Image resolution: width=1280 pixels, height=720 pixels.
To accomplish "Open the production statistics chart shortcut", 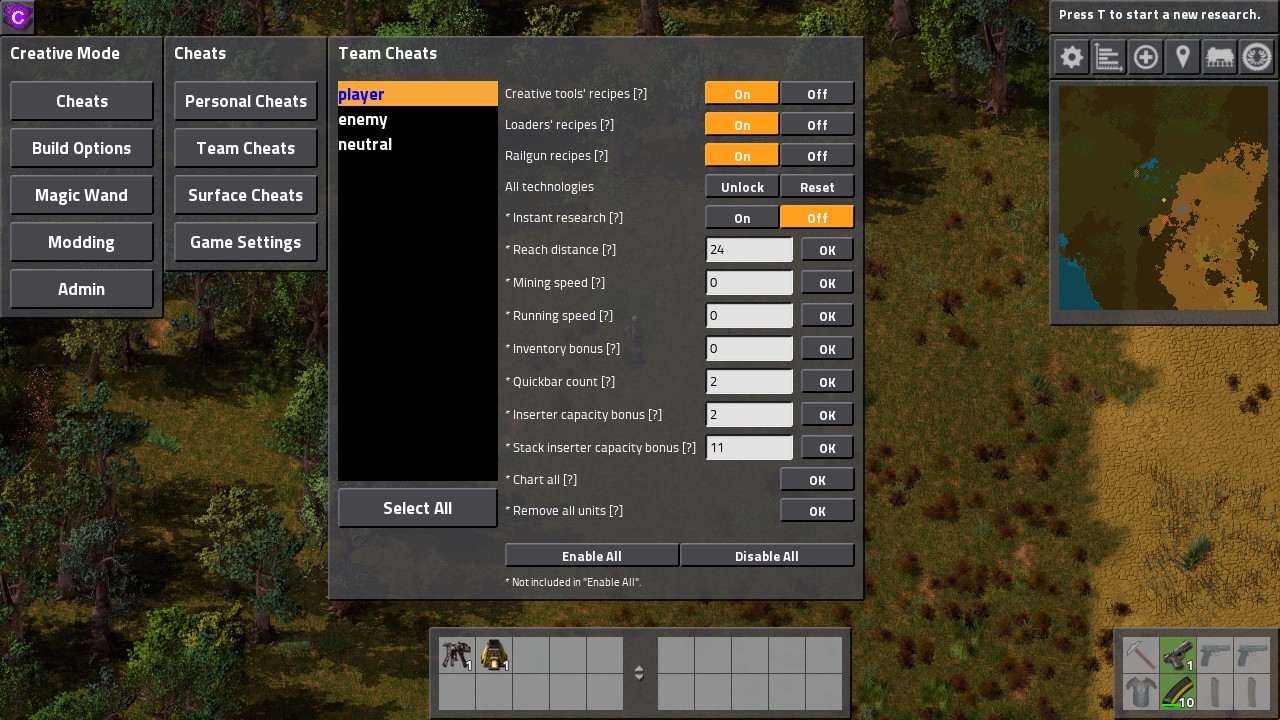I will pos(1107,57).
